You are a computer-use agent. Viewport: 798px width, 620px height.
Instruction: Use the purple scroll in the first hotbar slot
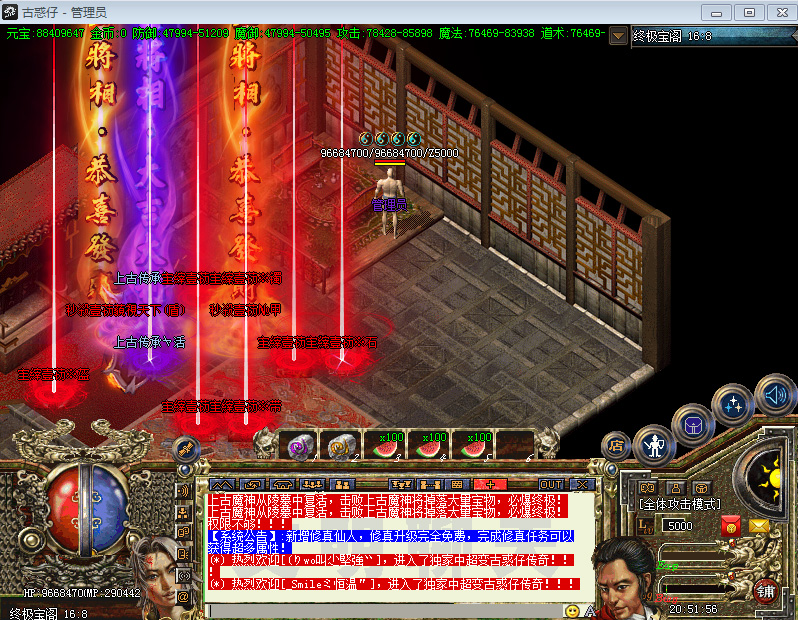pos(297,446)
